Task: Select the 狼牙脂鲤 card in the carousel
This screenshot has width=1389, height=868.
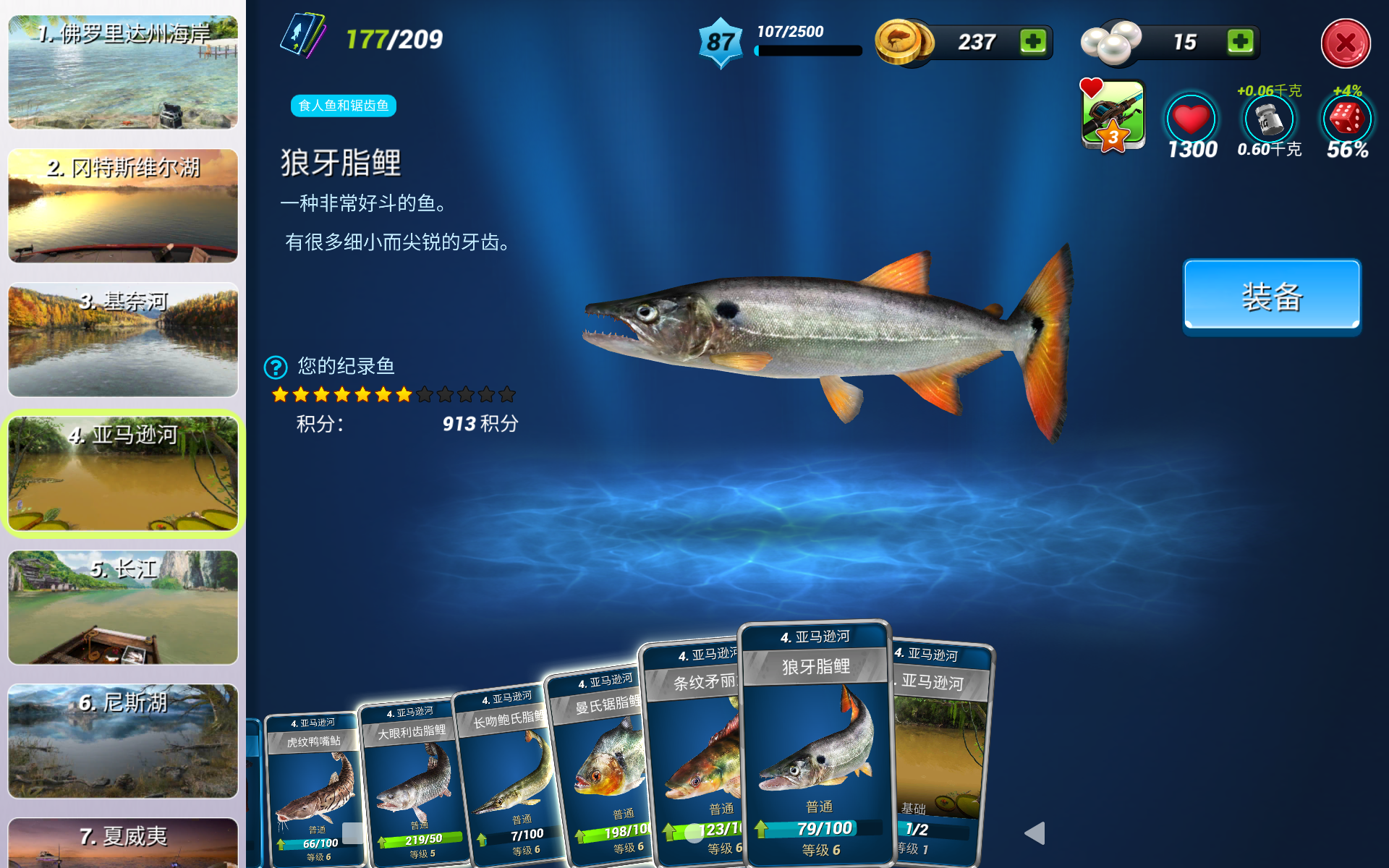Action: click(x=816, y=745)
